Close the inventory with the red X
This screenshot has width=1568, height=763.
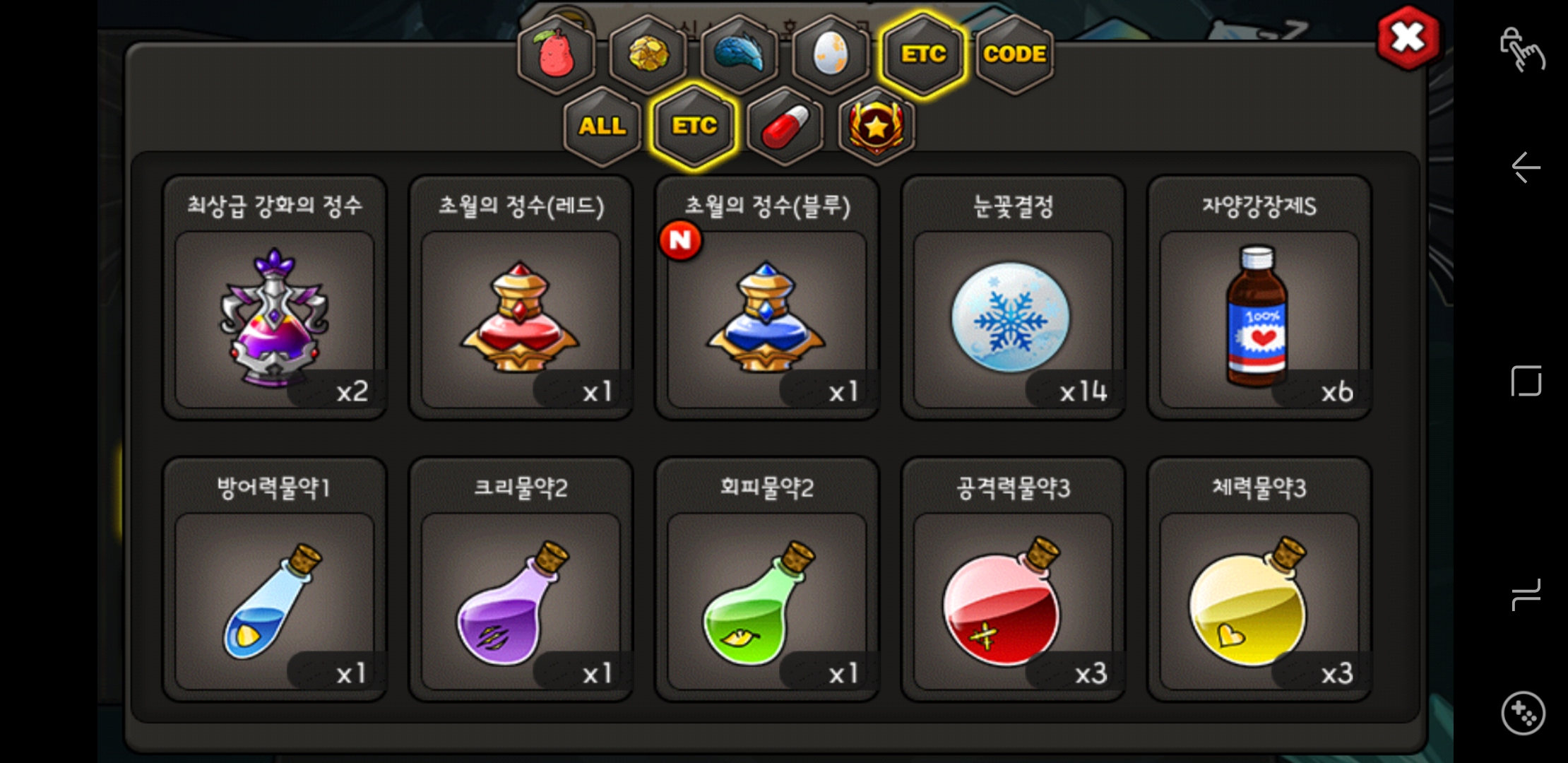point(1408,38)
